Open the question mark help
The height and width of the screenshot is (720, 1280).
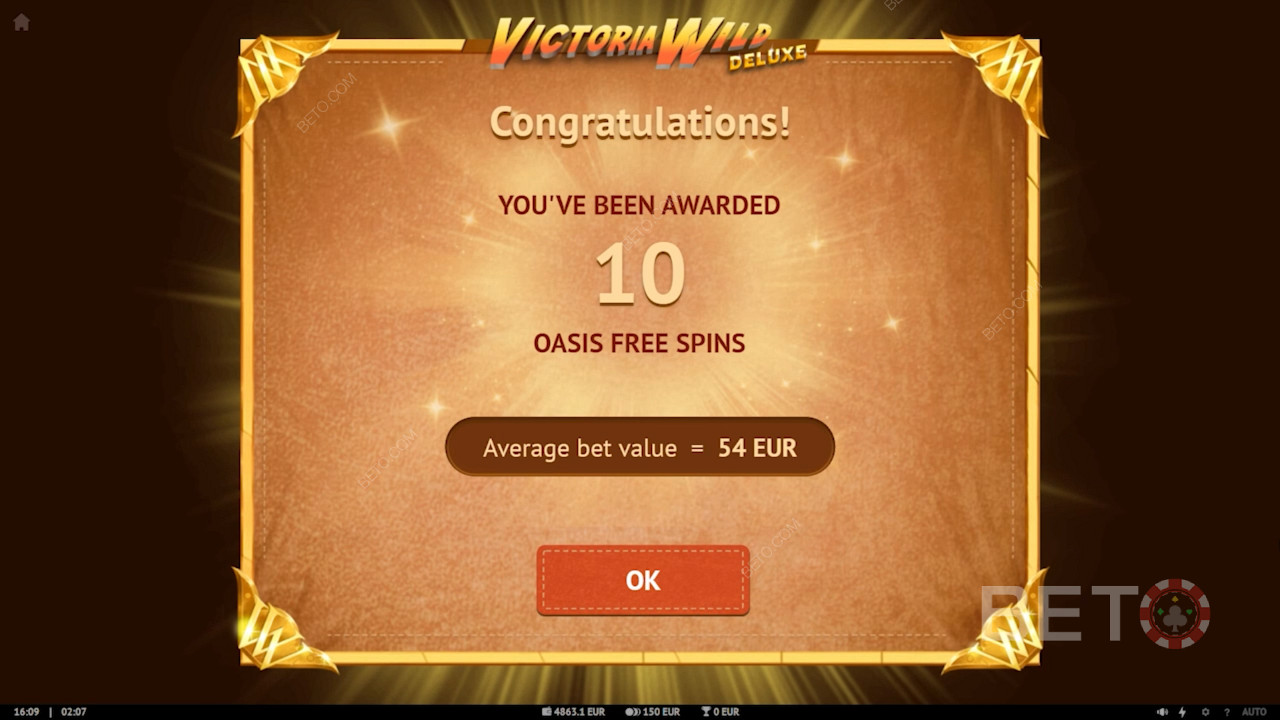pyautogui.click(x=1226, y=712)
